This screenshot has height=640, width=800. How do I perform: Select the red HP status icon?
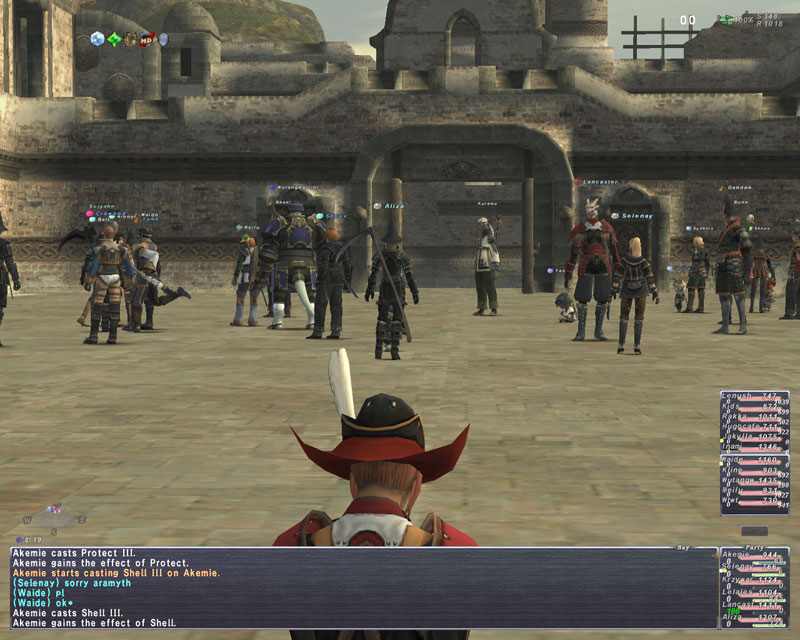146,39
